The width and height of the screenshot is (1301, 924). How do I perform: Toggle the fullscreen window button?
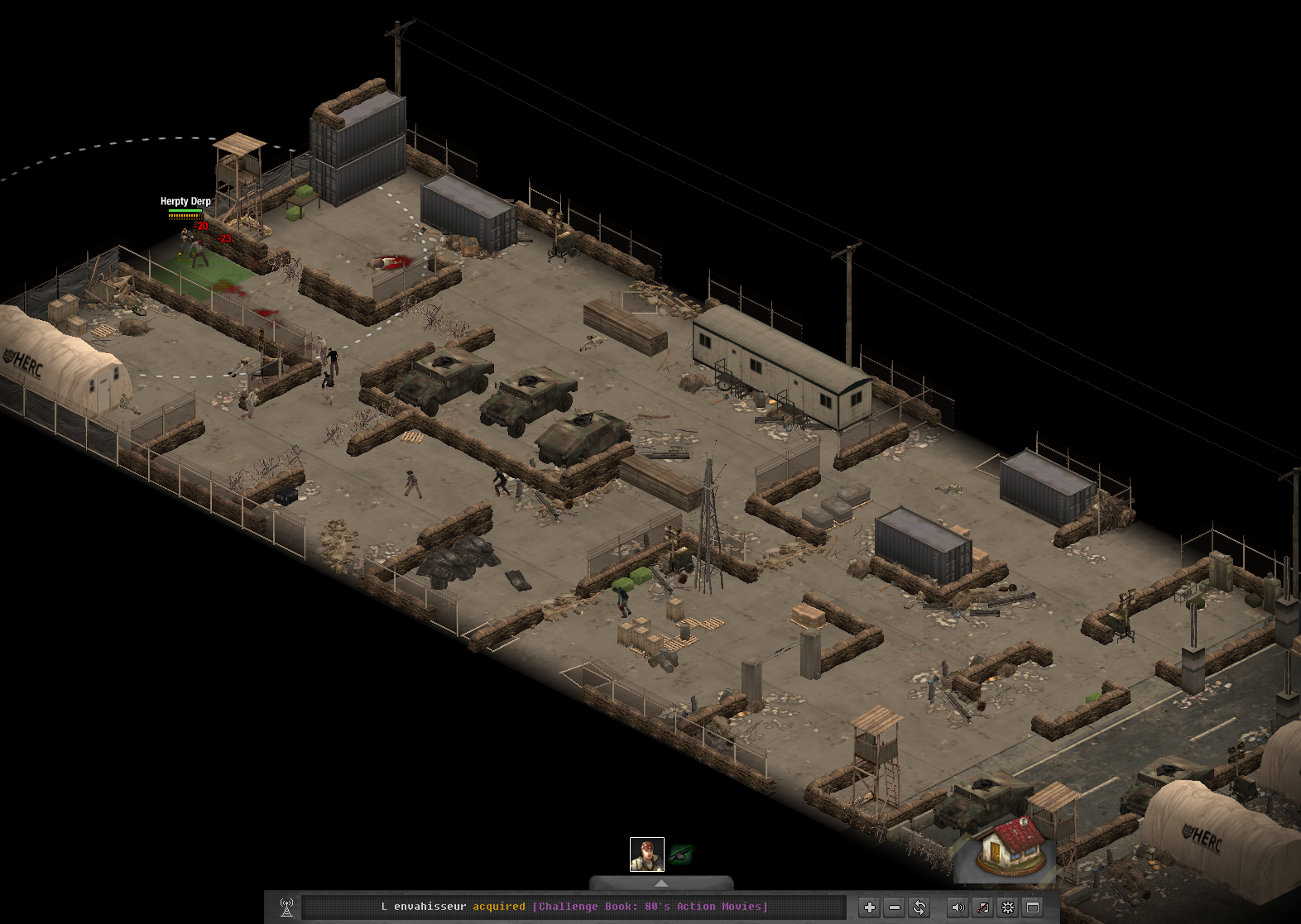click(1033, 907)
